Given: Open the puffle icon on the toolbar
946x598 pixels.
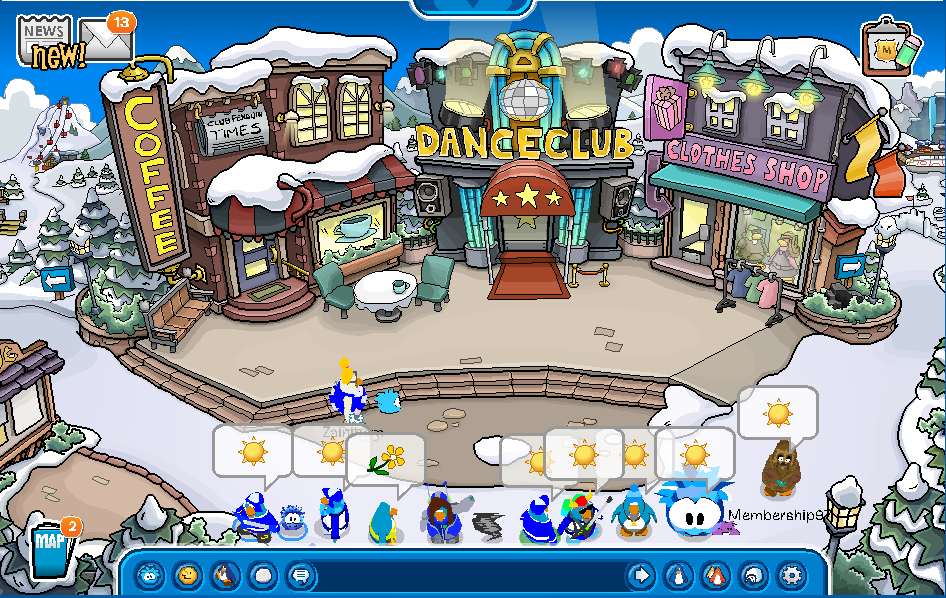Looking at the screenshot, I should coord(150,575).
